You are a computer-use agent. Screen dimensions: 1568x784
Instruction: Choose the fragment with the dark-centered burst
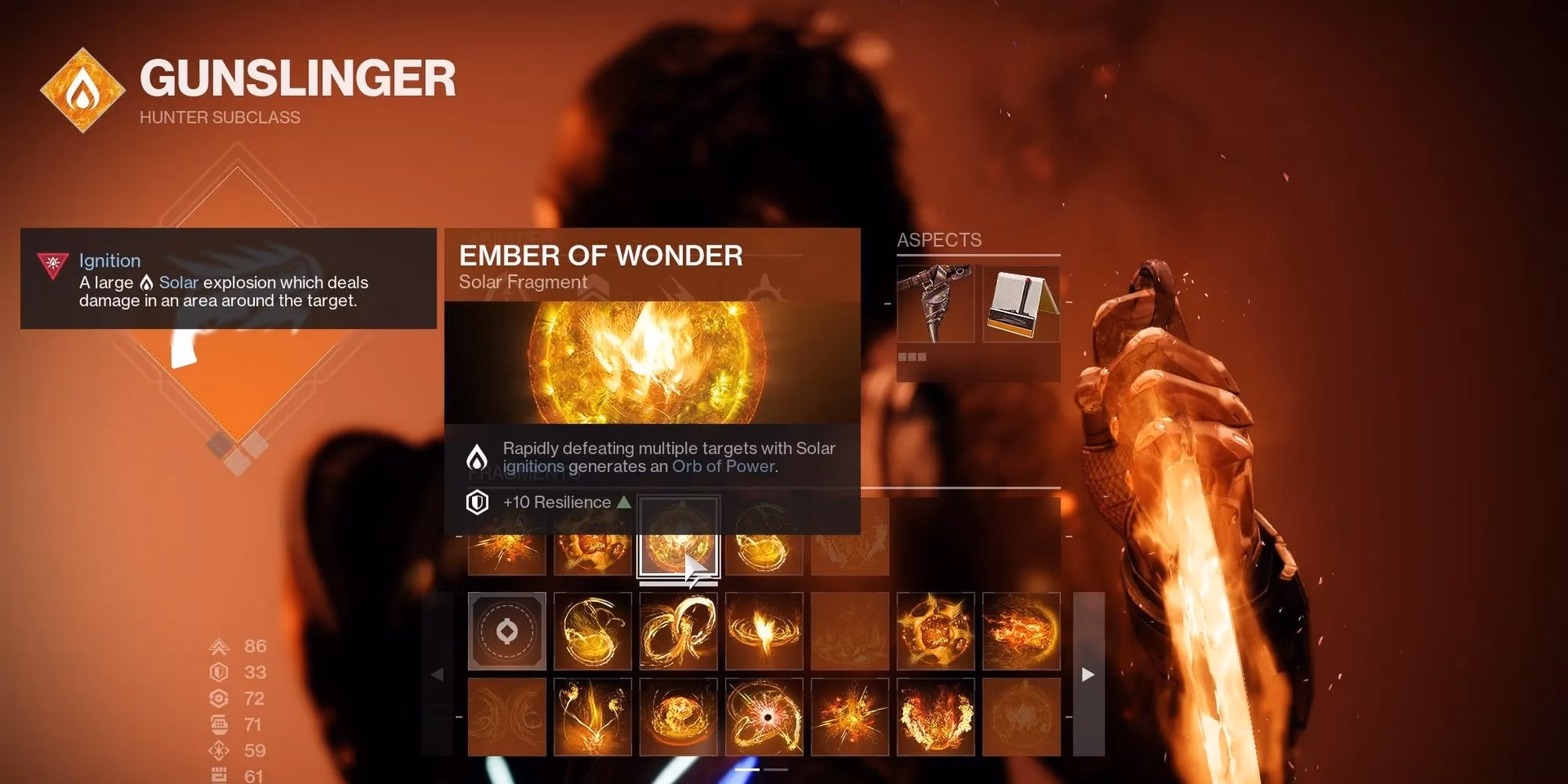764,717
